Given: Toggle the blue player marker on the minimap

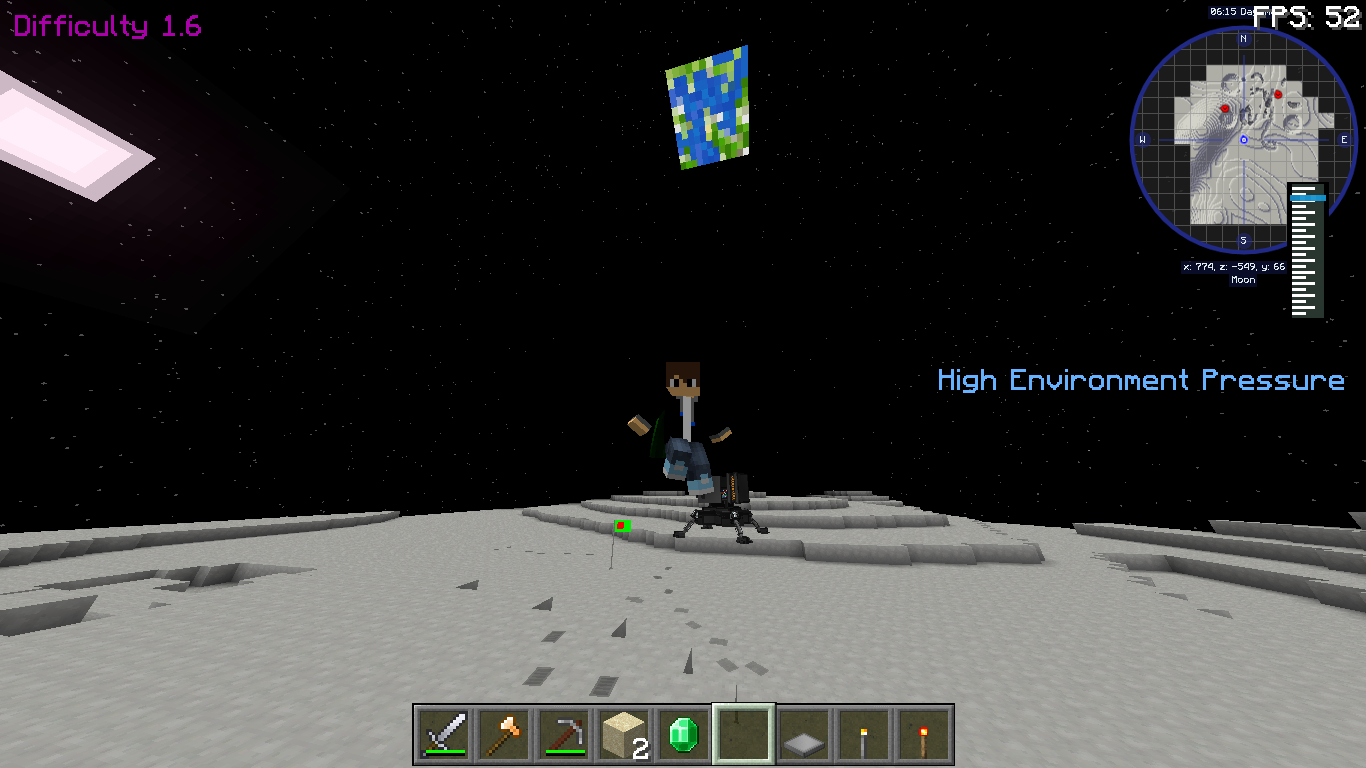Looking at the screenshot, I should tap(1243, 140).
